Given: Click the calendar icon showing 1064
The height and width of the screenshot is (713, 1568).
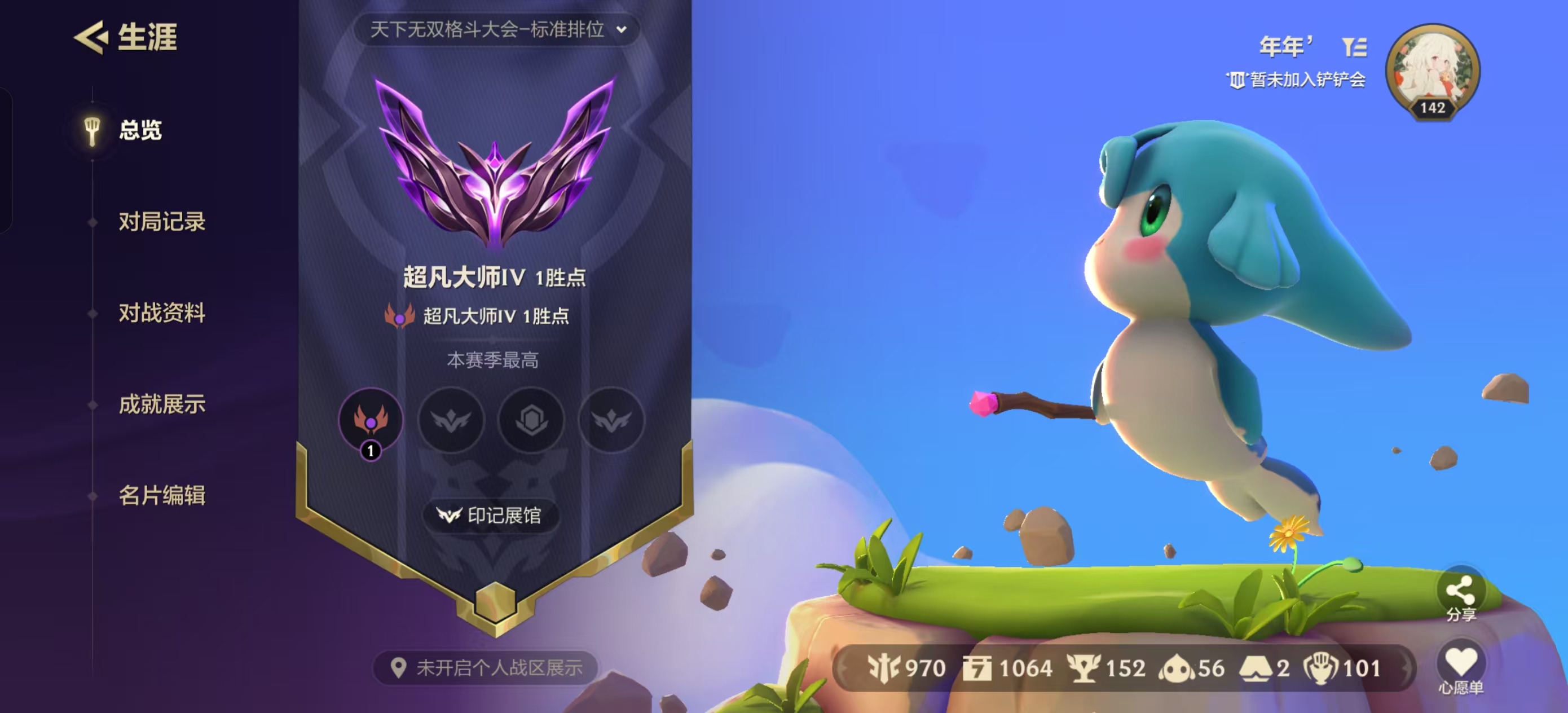Looking at the screenshot, I should pyautogui.click(x=977, y=668).
